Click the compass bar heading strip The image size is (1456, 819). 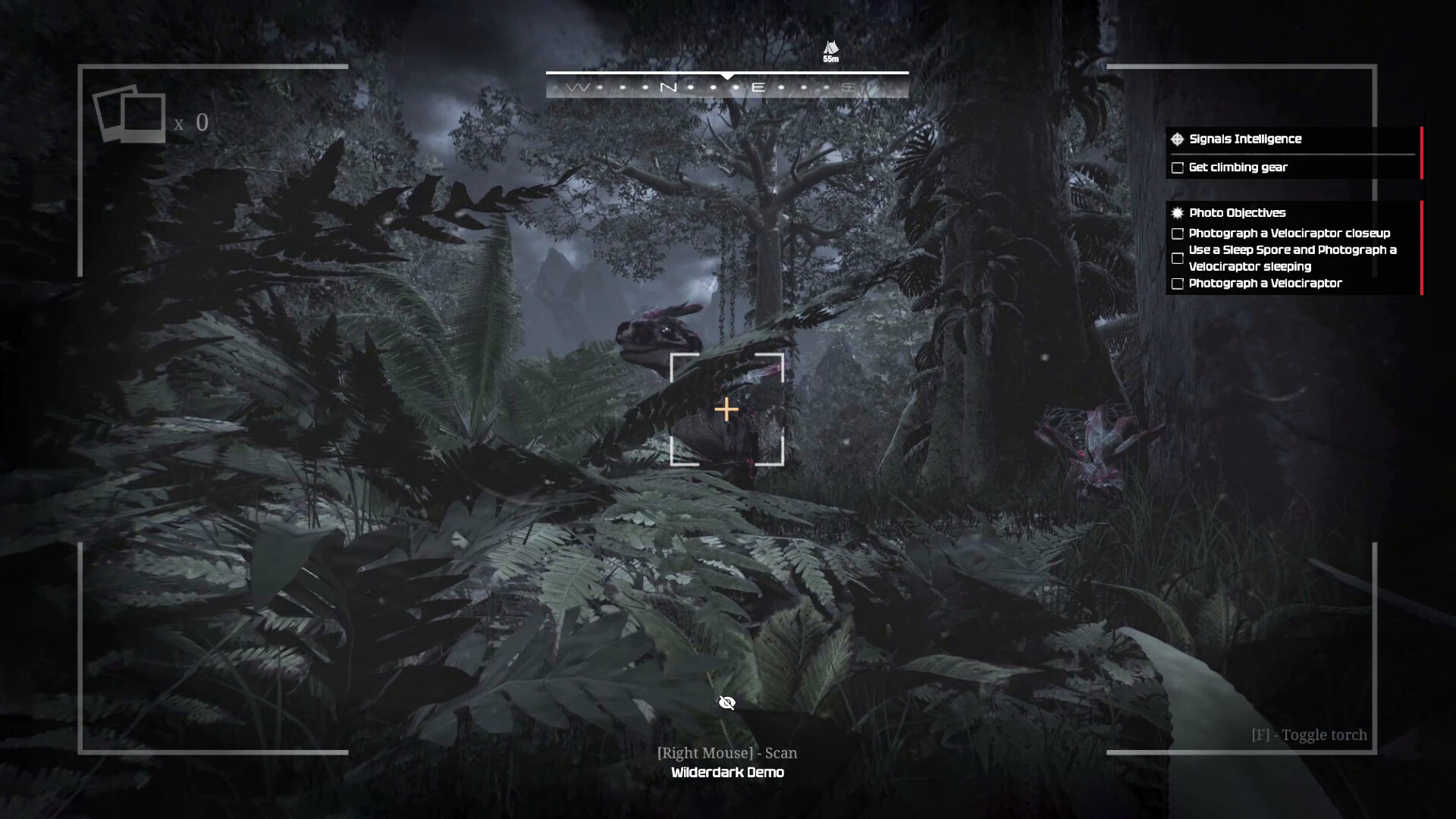pos(726,87)
